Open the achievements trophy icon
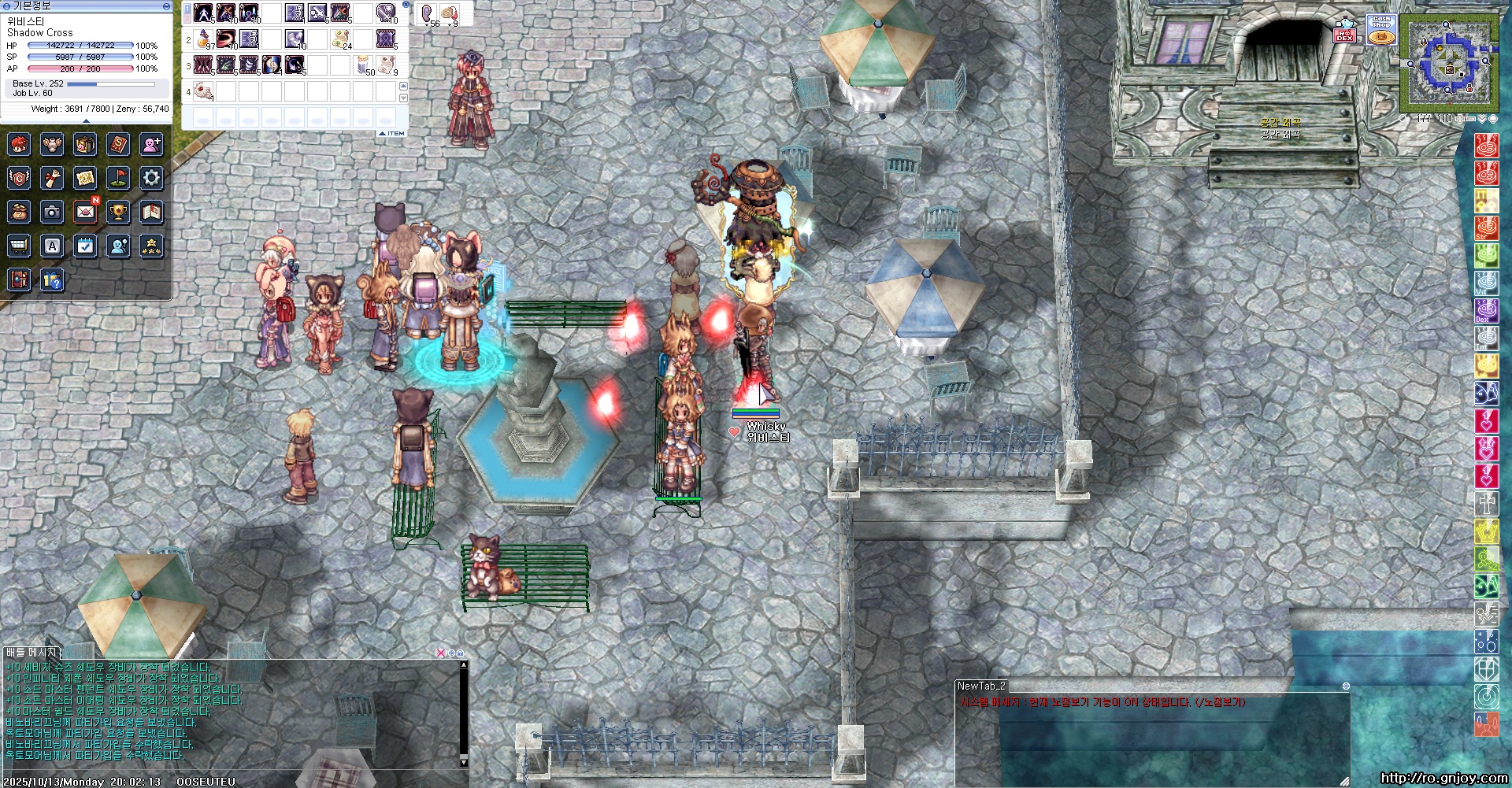The height and width of the screenshot is (788, 1512). 118,212
